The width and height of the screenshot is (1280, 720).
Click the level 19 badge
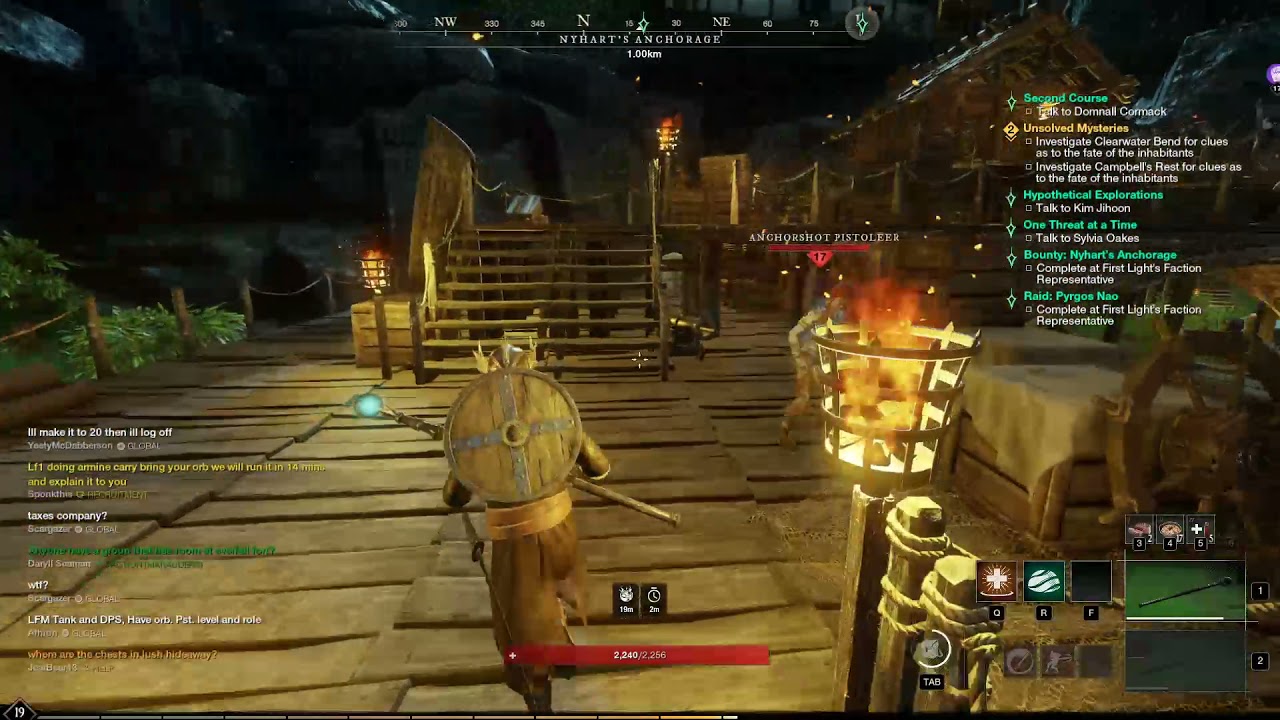(19, 712)
